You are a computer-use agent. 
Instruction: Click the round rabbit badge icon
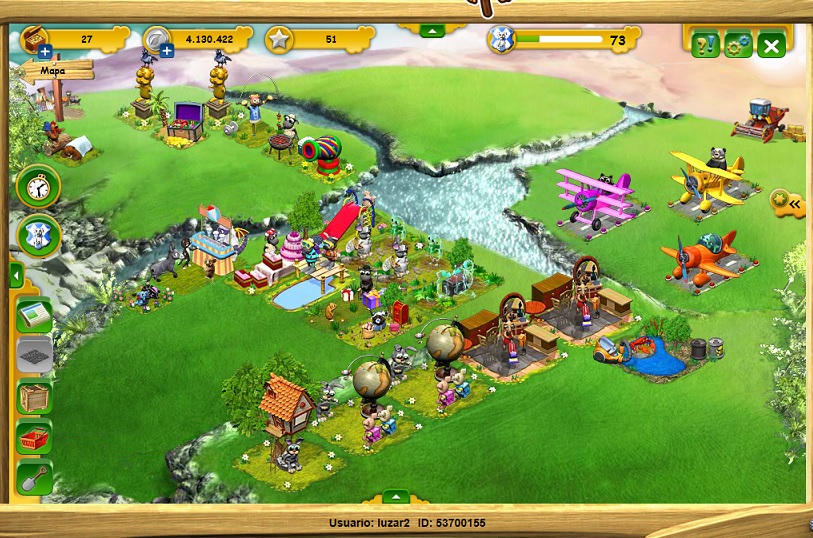[x=39, y=236]
